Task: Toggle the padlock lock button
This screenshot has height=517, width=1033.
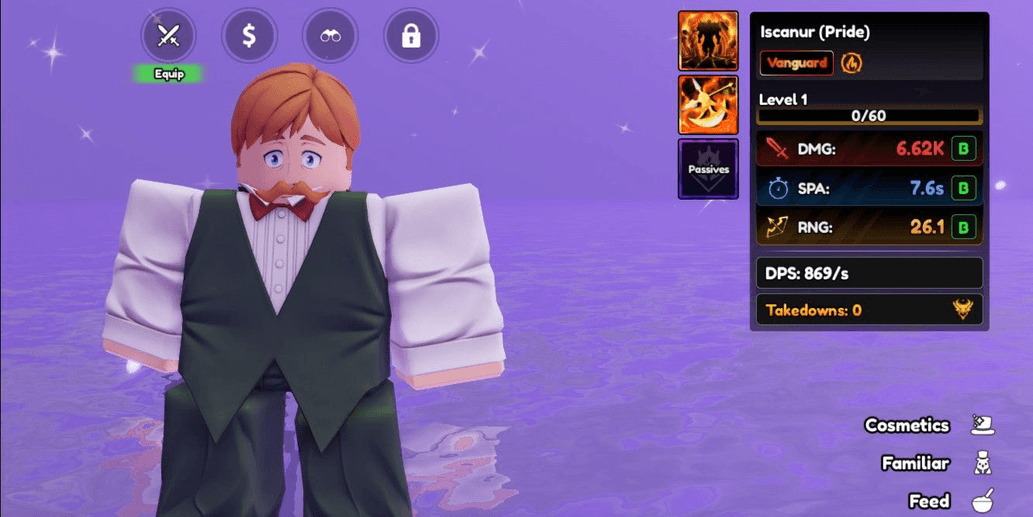Action: (x=411, y=37)
